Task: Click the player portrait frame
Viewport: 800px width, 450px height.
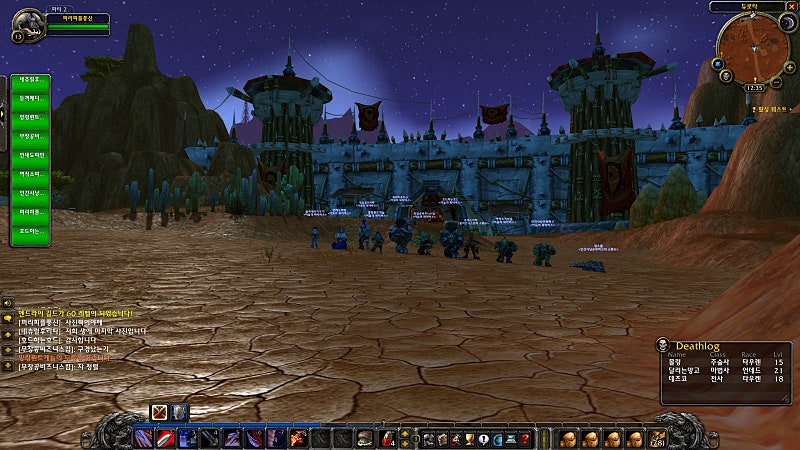Action: [x=27, y=24]
